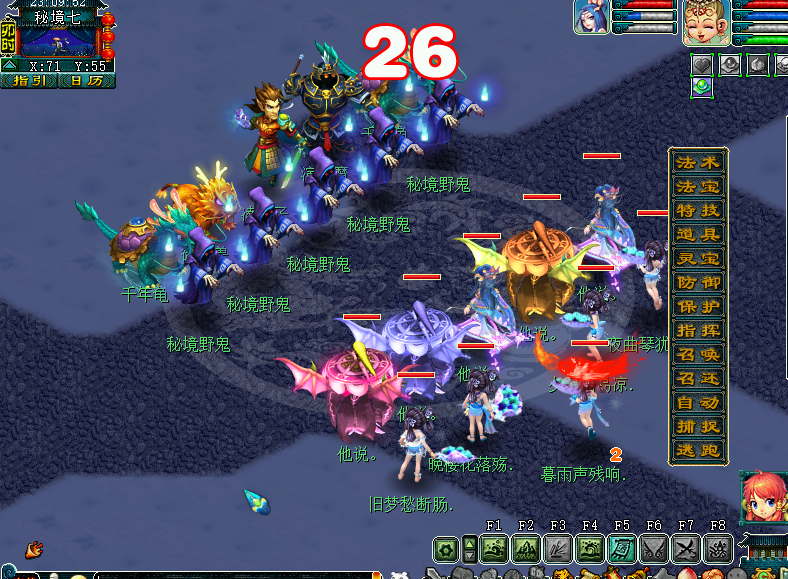Select 保护 (Protect) battle command

pos(697,306)
